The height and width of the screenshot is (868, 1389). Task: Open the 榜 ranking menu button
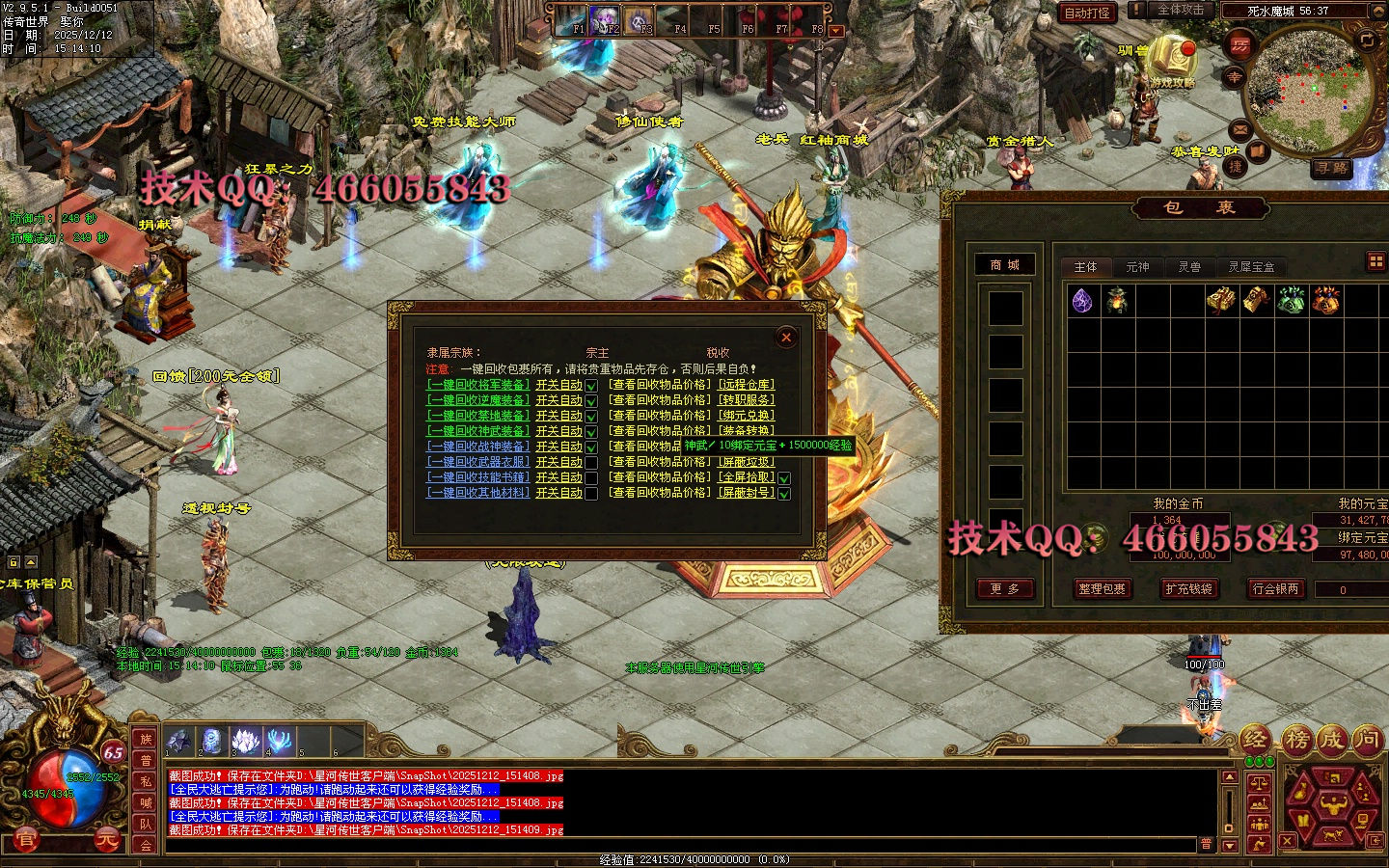(1297, 740)
